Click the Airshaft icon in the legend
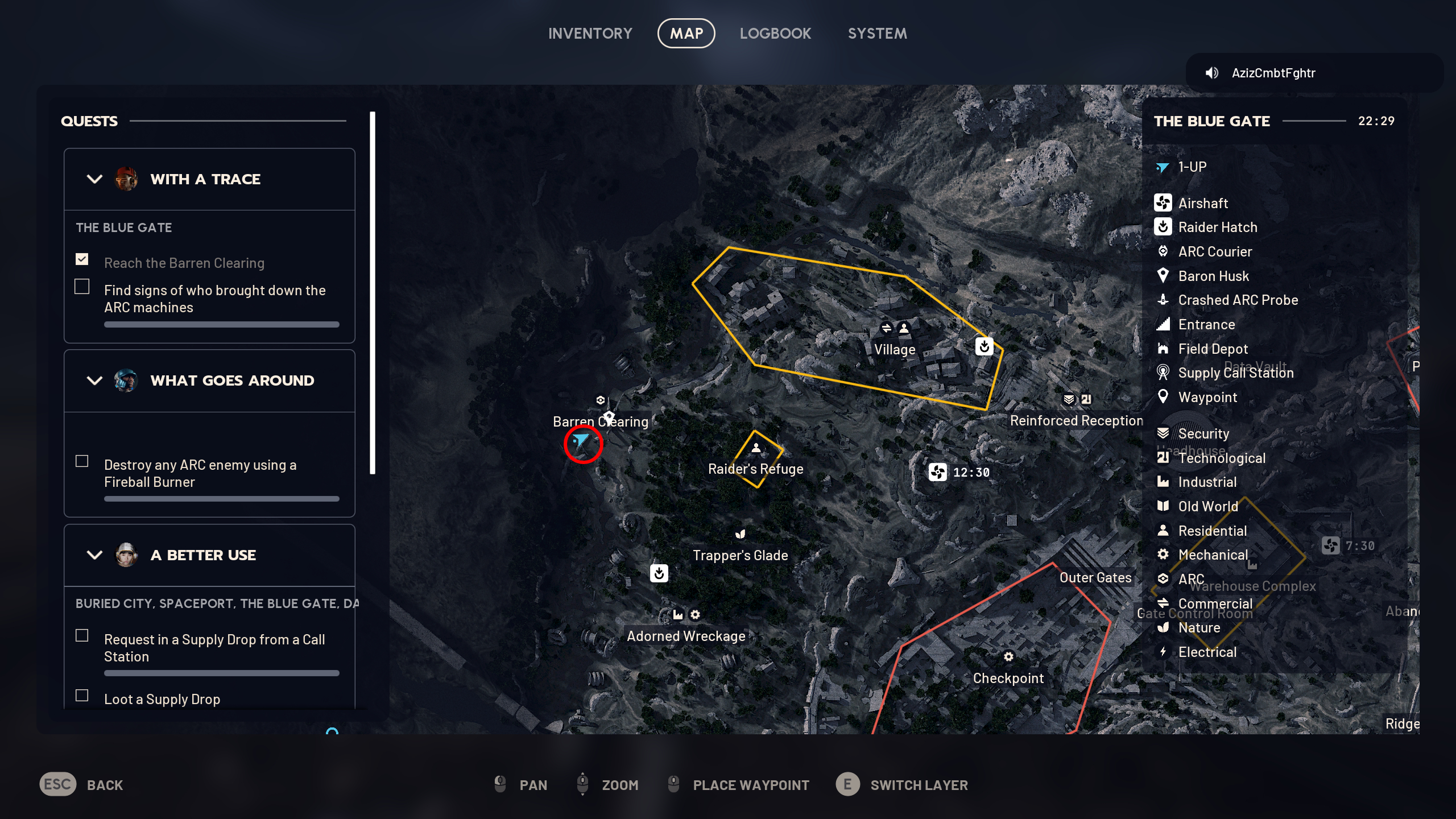The image size is (1456, 819). [1164, 203]
